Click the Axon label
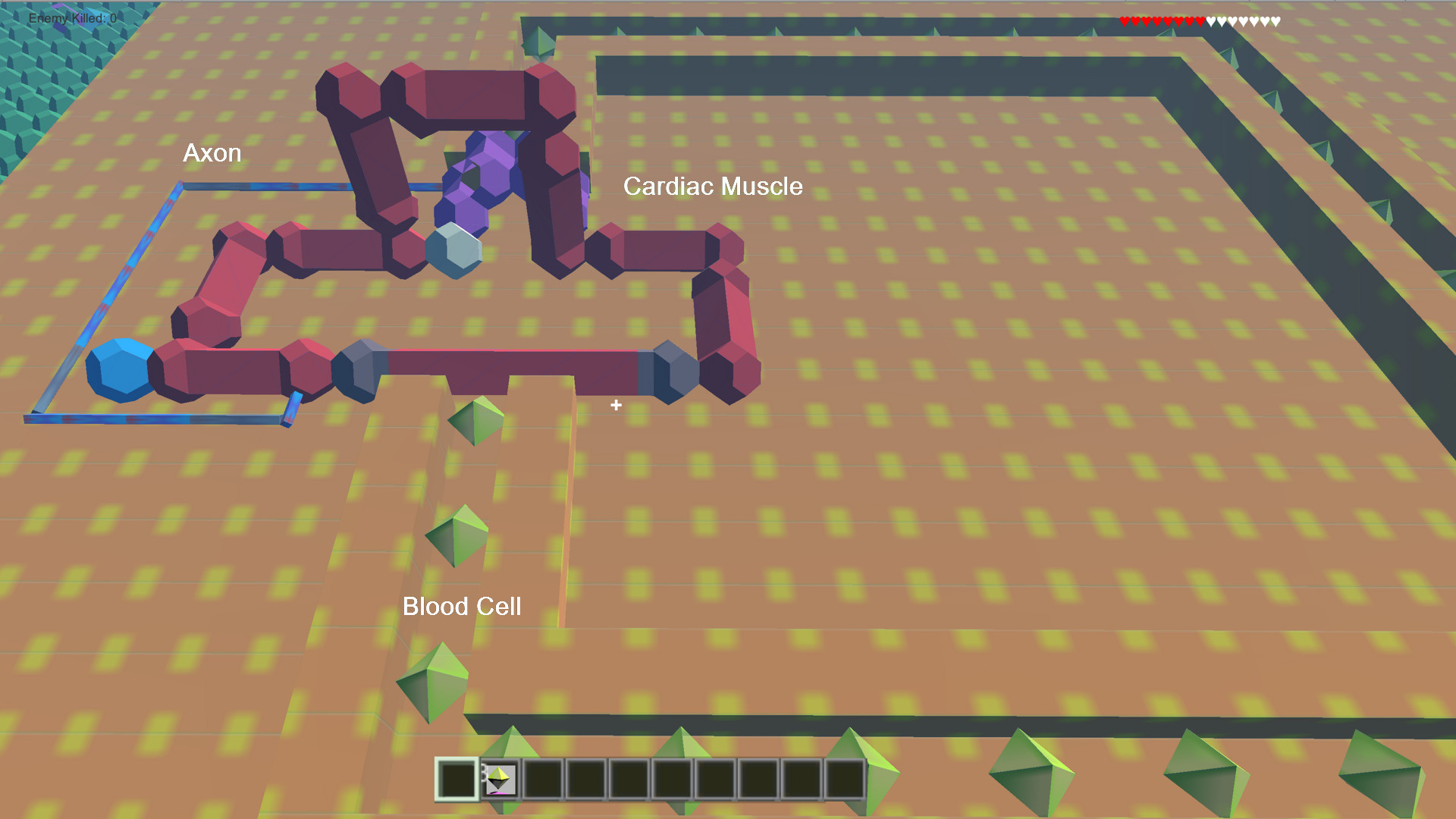This screenshot has height=819, width=1456. (212, 153)
